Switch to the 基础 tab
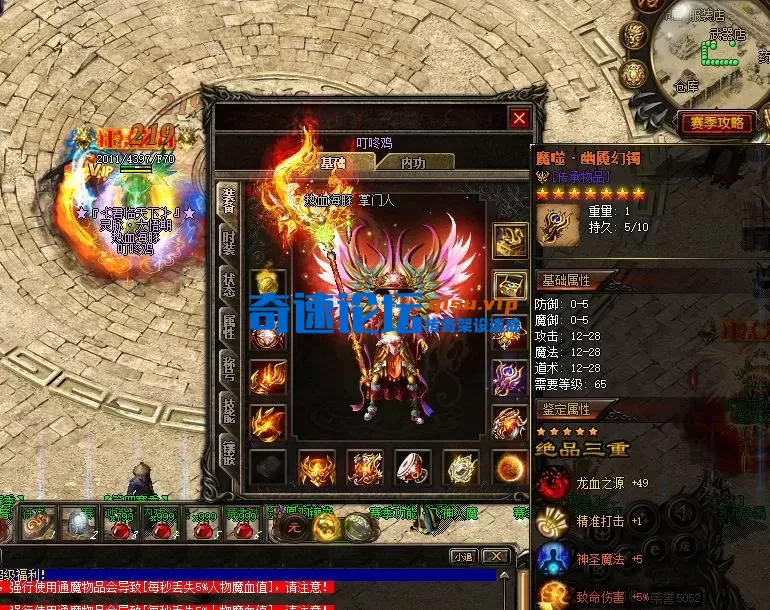The width and height of the screenshot is (770, 610). [333, 162]
